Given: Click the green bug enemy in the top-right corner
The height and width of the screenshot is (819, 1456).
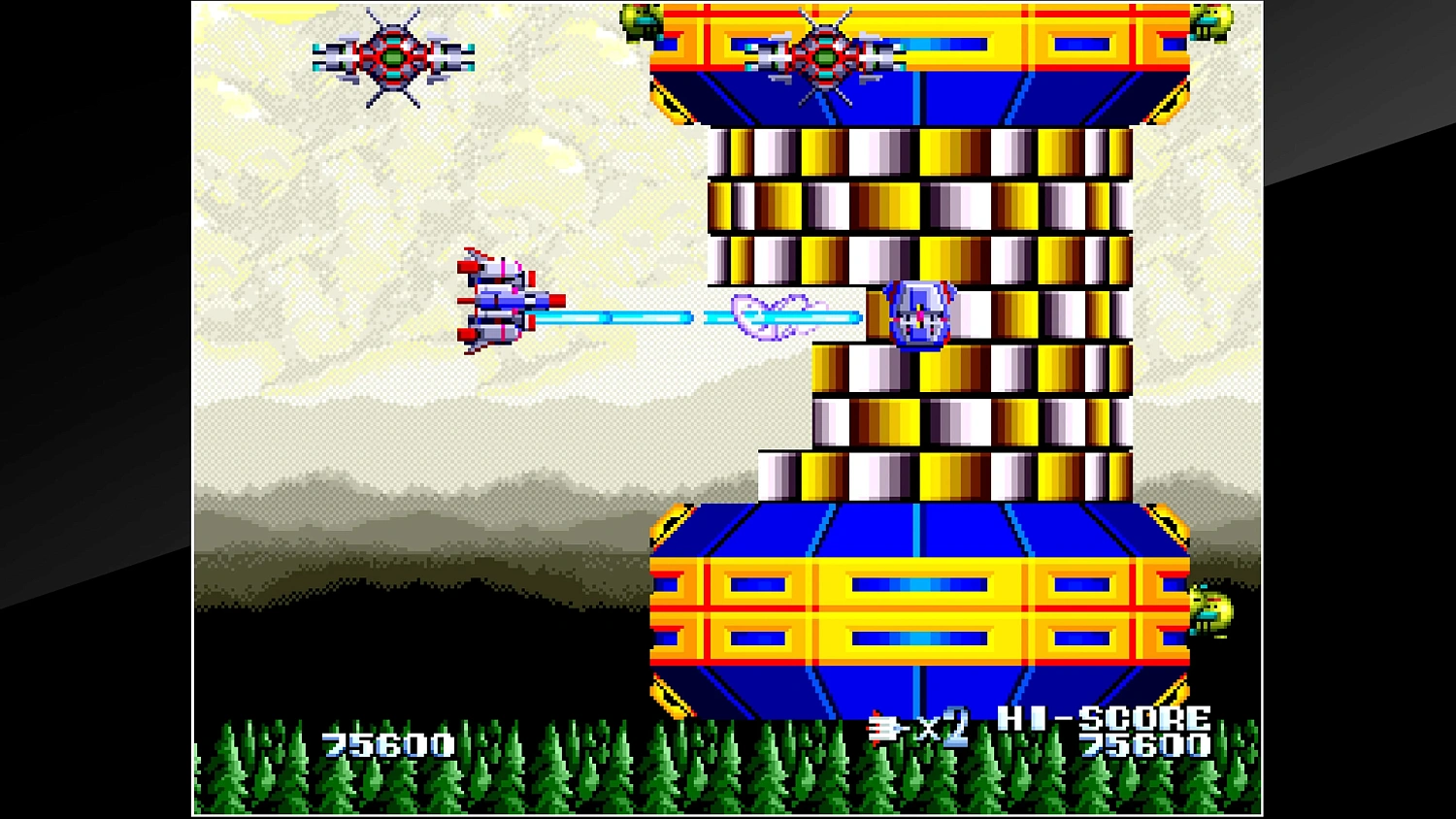Looking at the screenshot, I should tap(1209, 24).
